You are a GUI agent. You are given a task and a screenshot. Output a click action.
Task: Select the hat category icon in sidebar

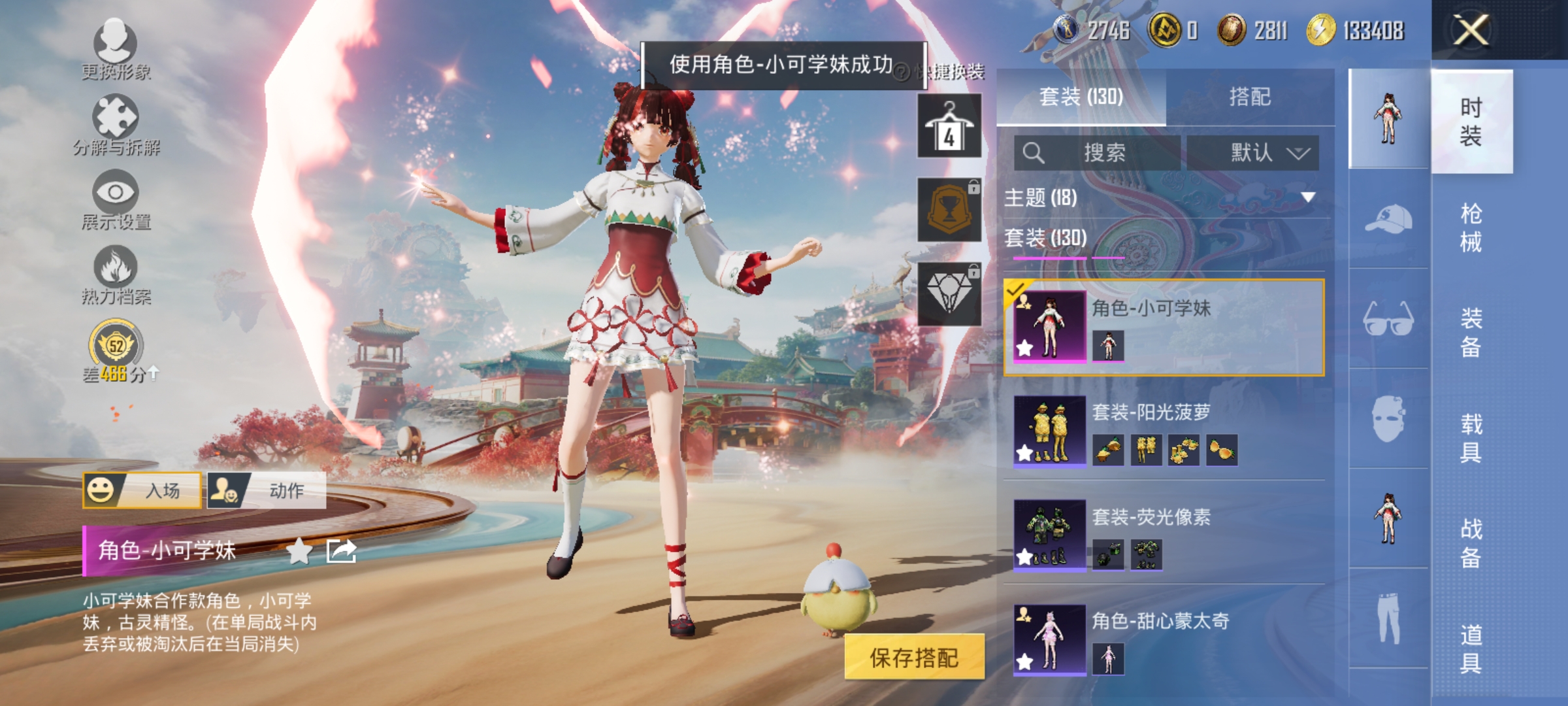pyautogui.click(x=1388, y=219)
